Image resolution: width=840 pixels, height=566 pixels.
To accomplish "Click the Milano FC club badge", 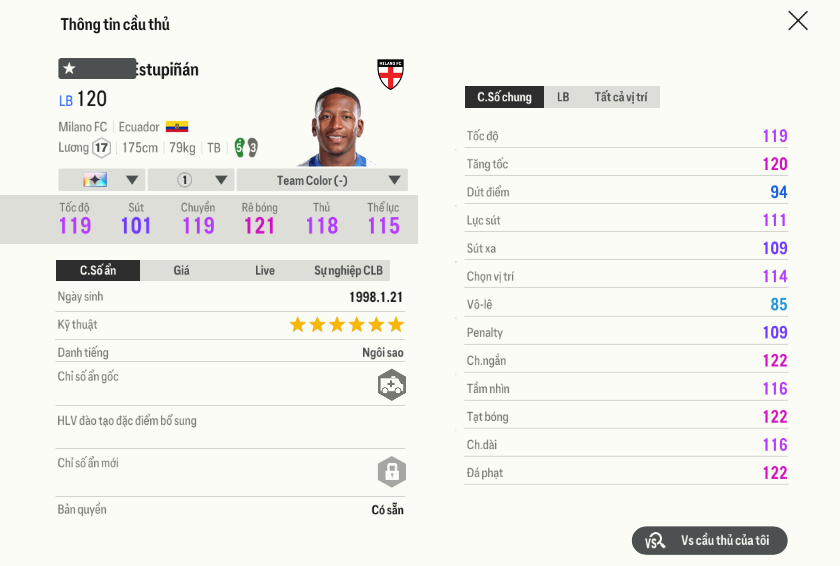I will 390,74.
